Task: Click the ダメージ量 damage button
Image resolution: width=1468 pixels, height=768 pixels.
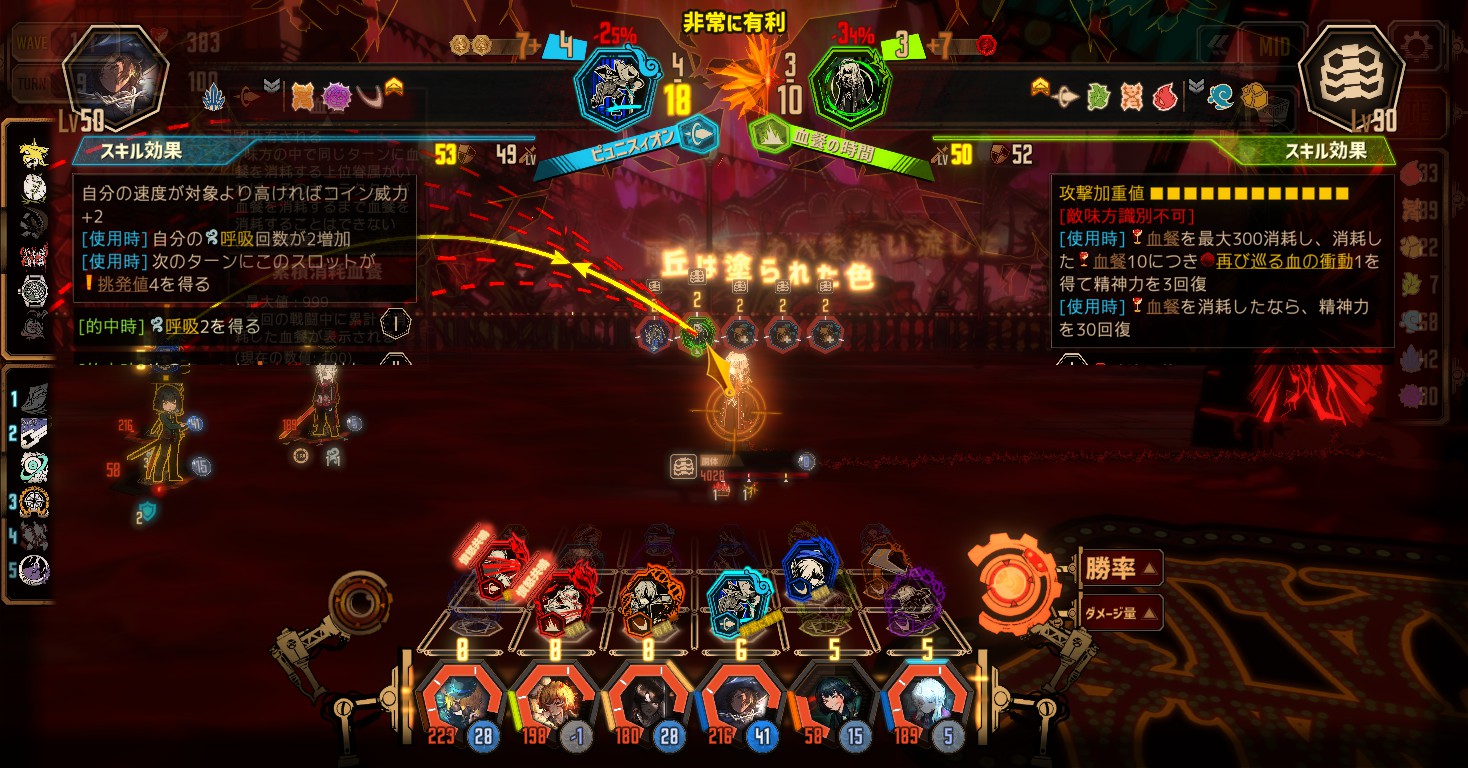Action: (x=1120, y=612)
